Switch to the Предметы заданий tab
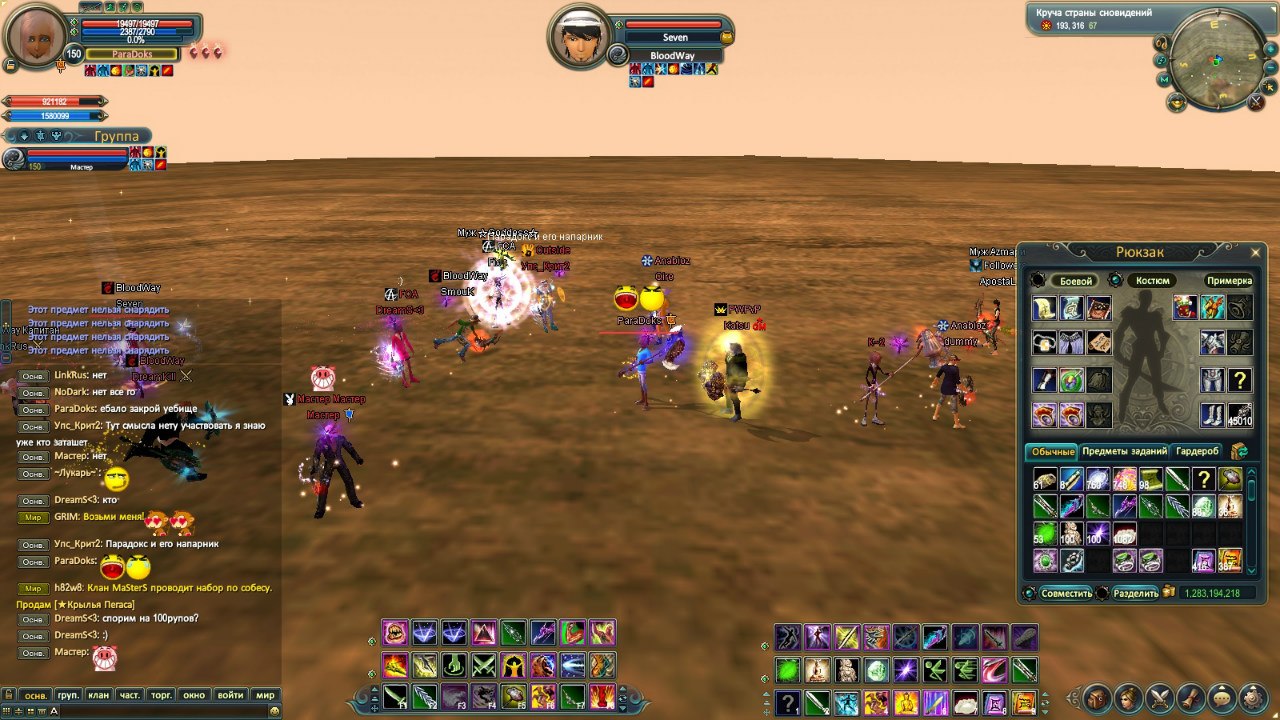The width and height of the screenshot is (1280, 720). point(1124,451)
